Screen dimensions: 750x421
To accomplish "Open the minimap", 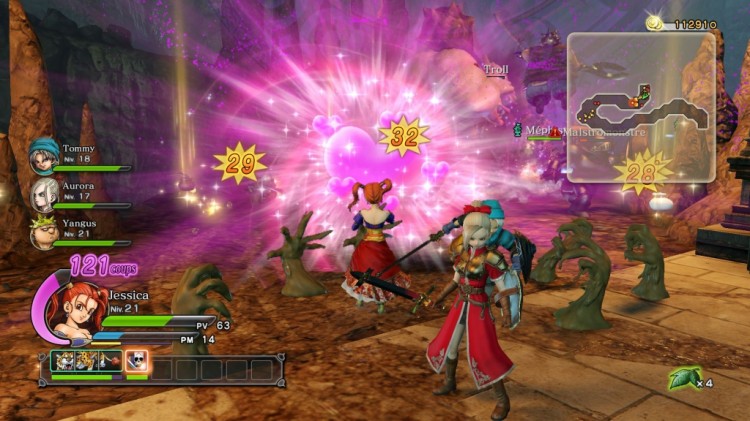I will pos(641,104).
